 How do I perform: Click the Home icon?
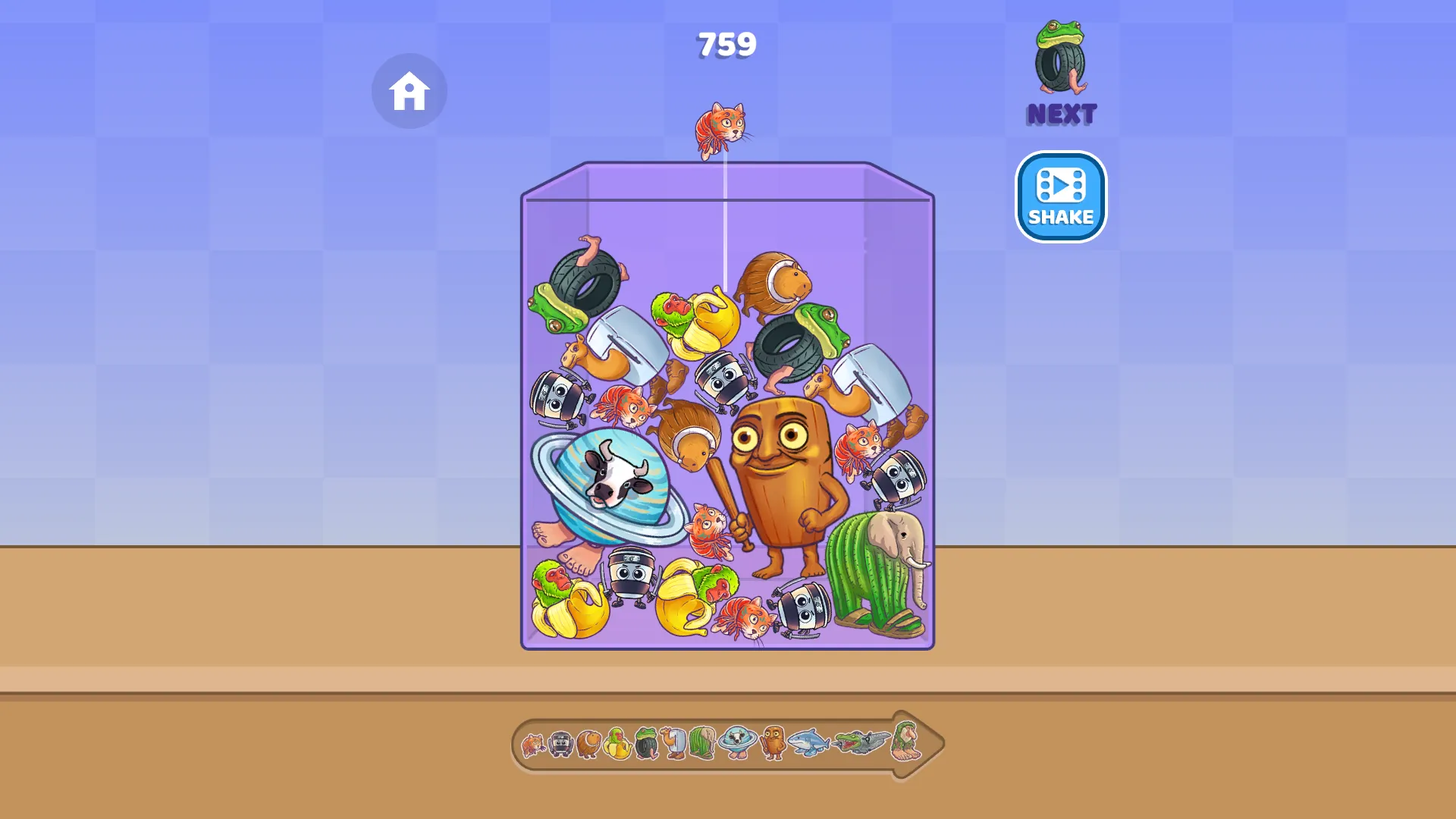[409, 90]
